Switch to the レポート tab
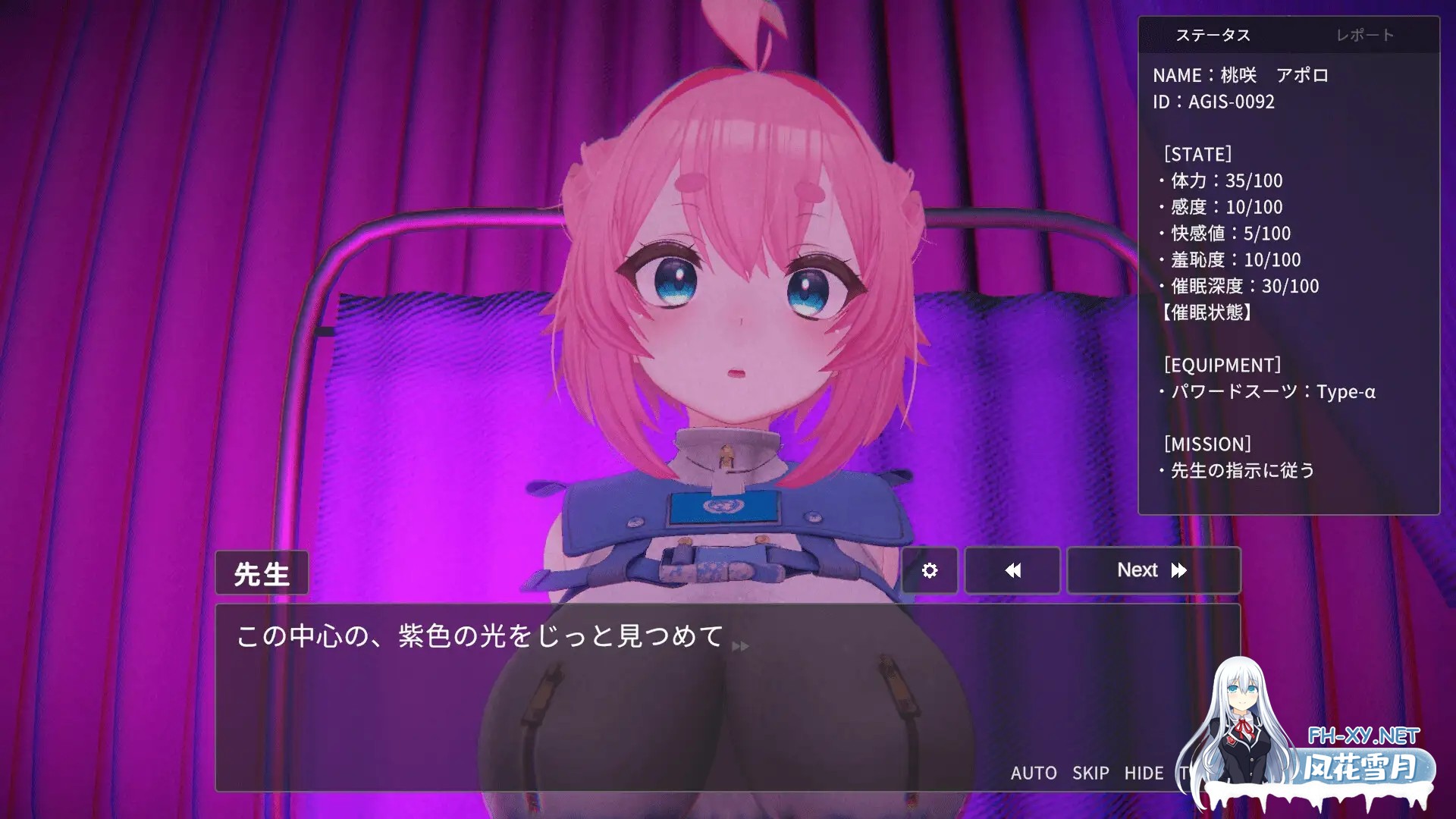Viewport: 1456px width, 819px height. (1367, 34)
